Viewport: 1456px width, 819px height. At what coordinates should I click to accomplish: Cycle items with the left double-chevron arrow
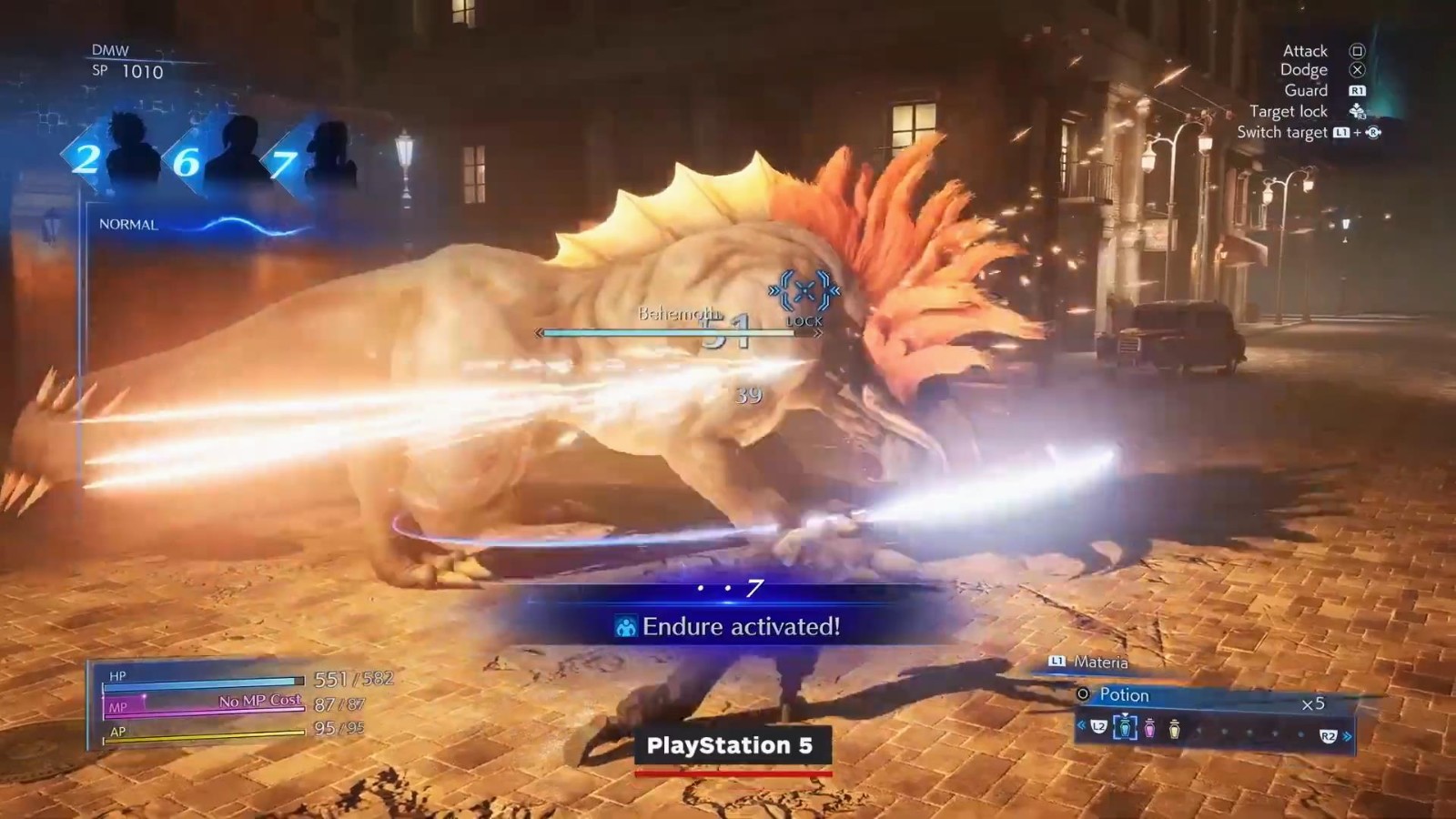tap(1081, 726)
